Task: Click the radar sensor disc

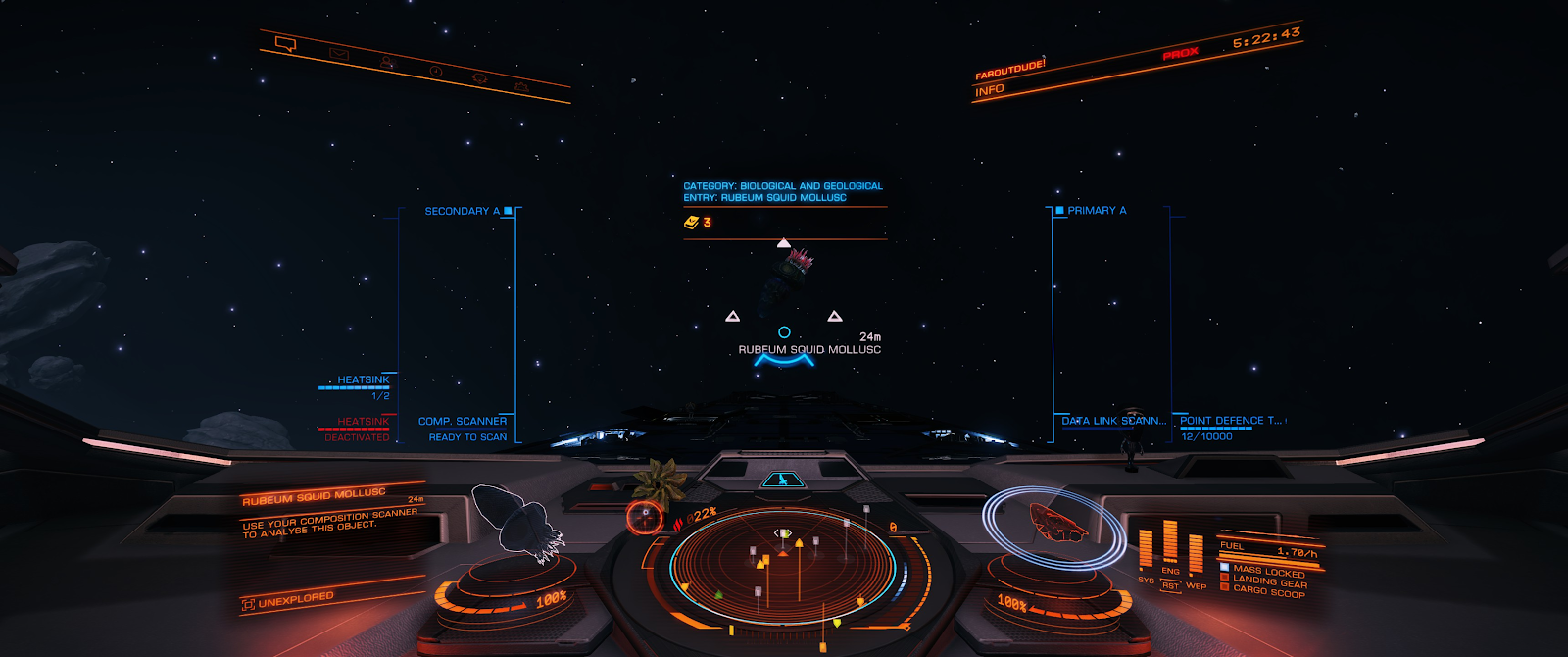Action: tap(782, 567)
